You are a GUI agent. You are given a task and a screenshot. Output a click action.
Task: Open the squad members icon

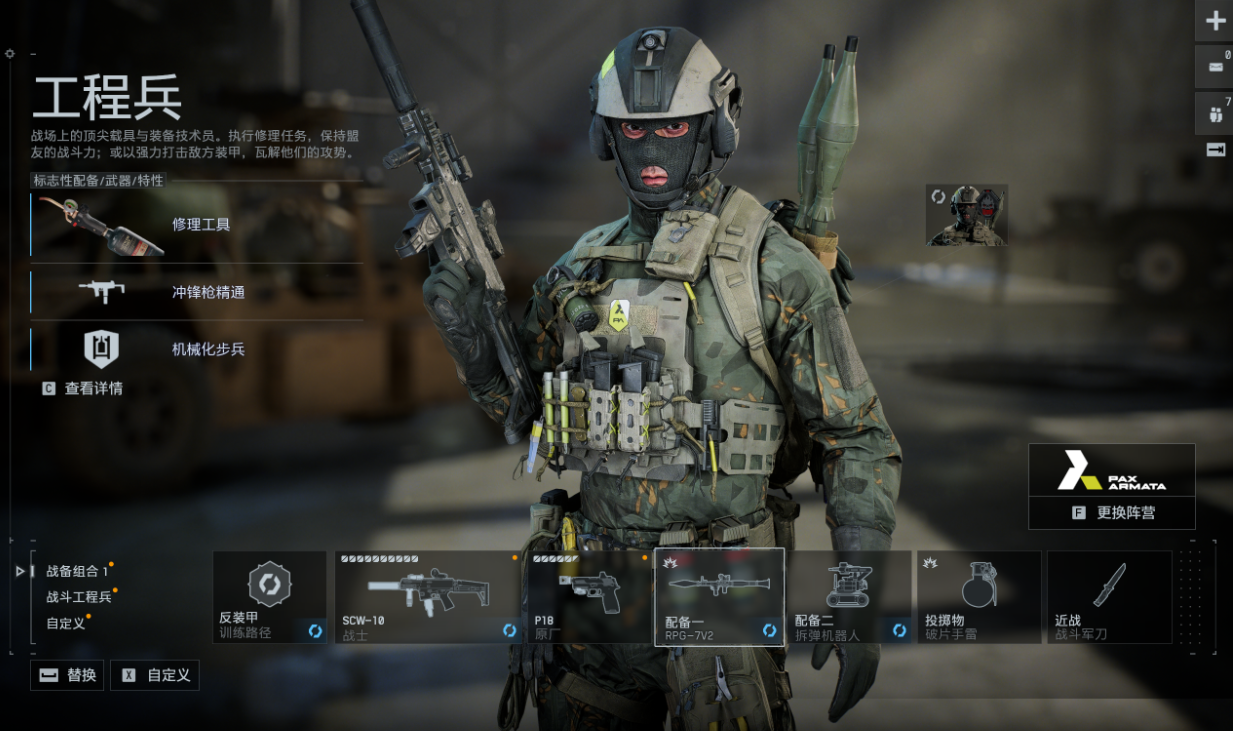tap(1214, 113)
